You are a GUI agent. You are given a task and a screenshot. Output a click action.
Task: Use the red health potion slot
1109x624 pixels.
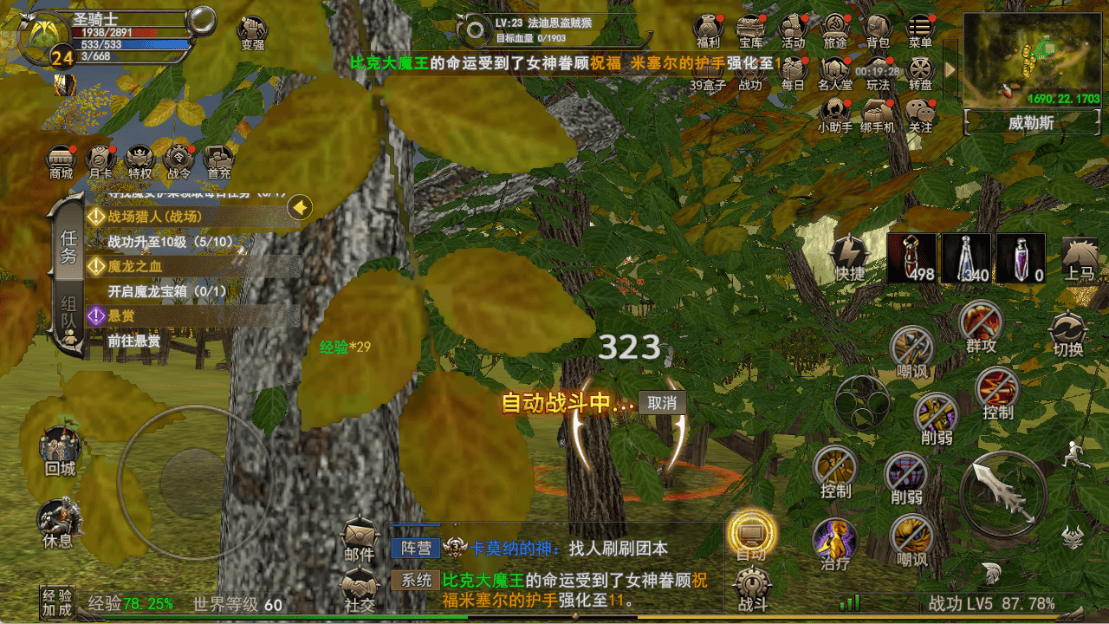click(x=911, y=258)
